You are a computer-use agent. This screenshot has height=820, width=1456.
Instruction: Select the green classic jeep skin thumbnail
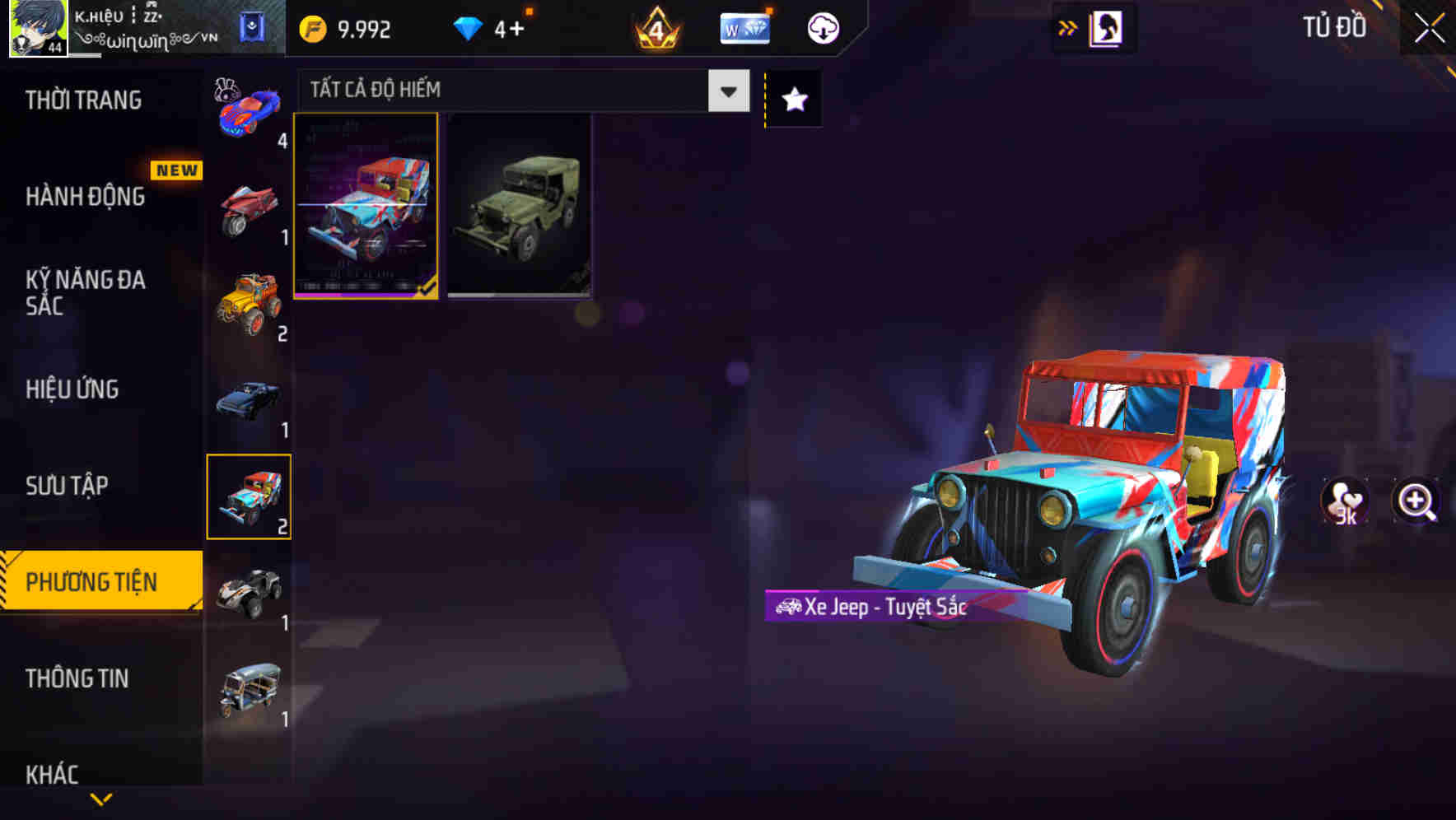[x=519, y=206]
